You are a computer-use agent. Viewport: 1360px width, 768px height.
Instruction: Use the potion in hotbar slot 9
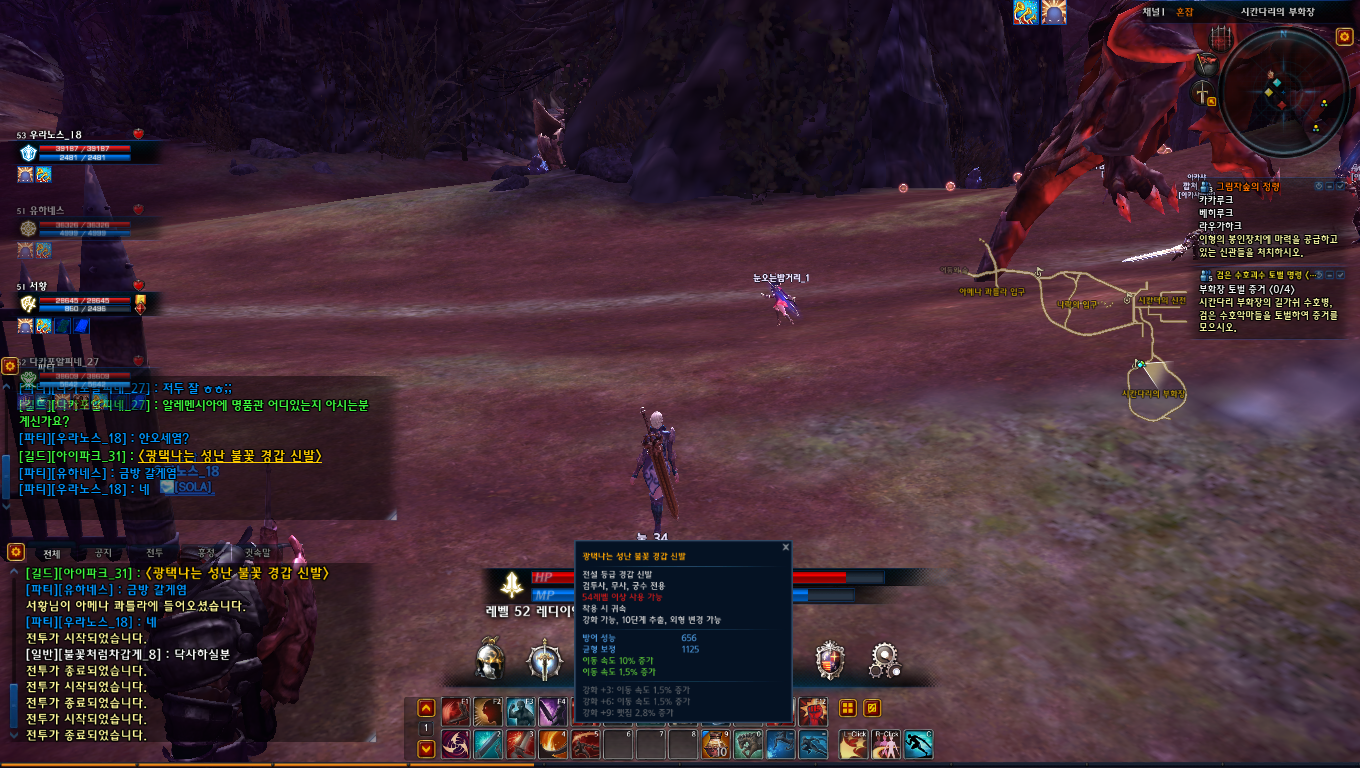click(714, 744)
